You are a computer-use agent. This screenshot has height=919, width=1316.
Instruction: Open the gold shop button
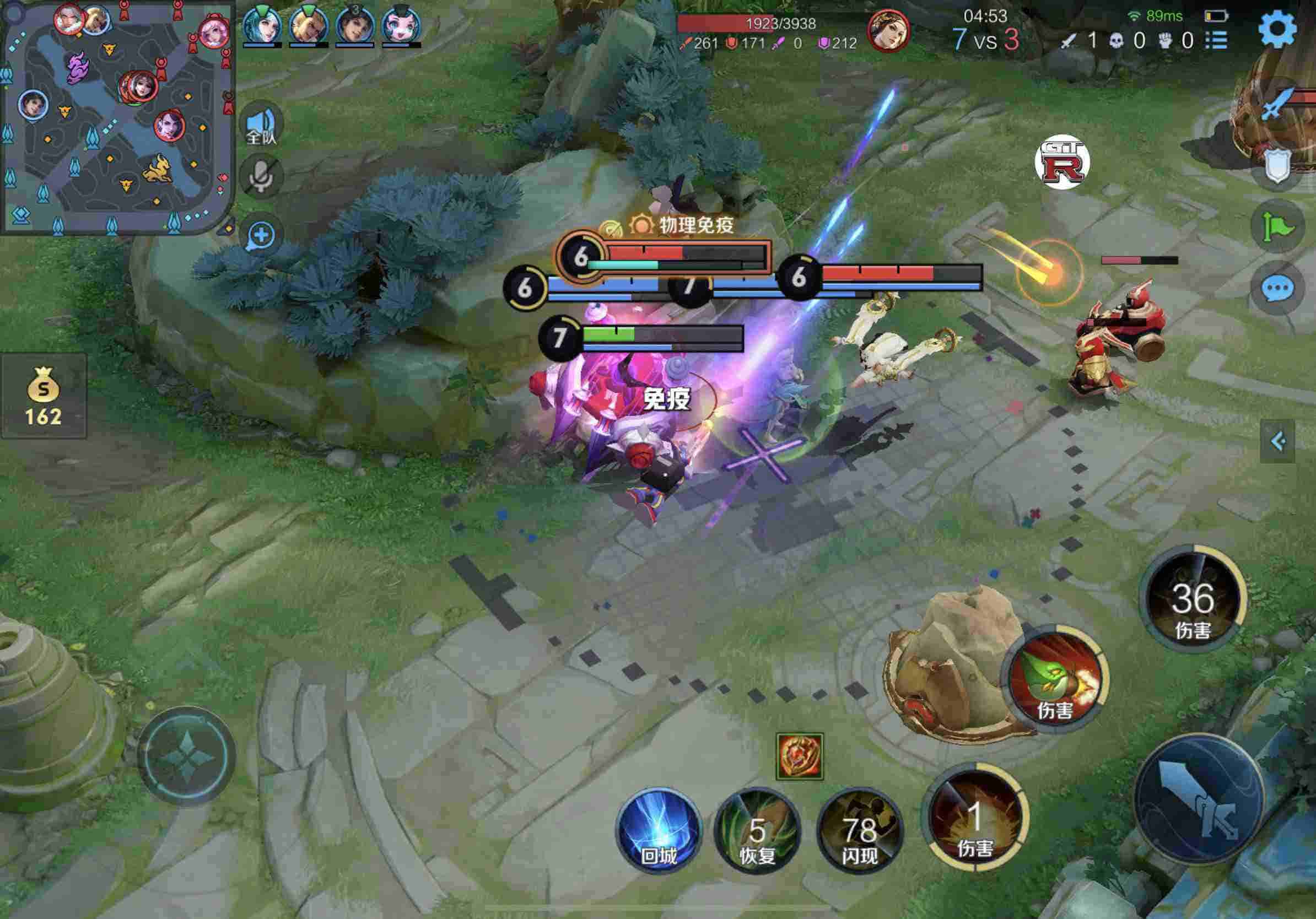tap(44, 396)
